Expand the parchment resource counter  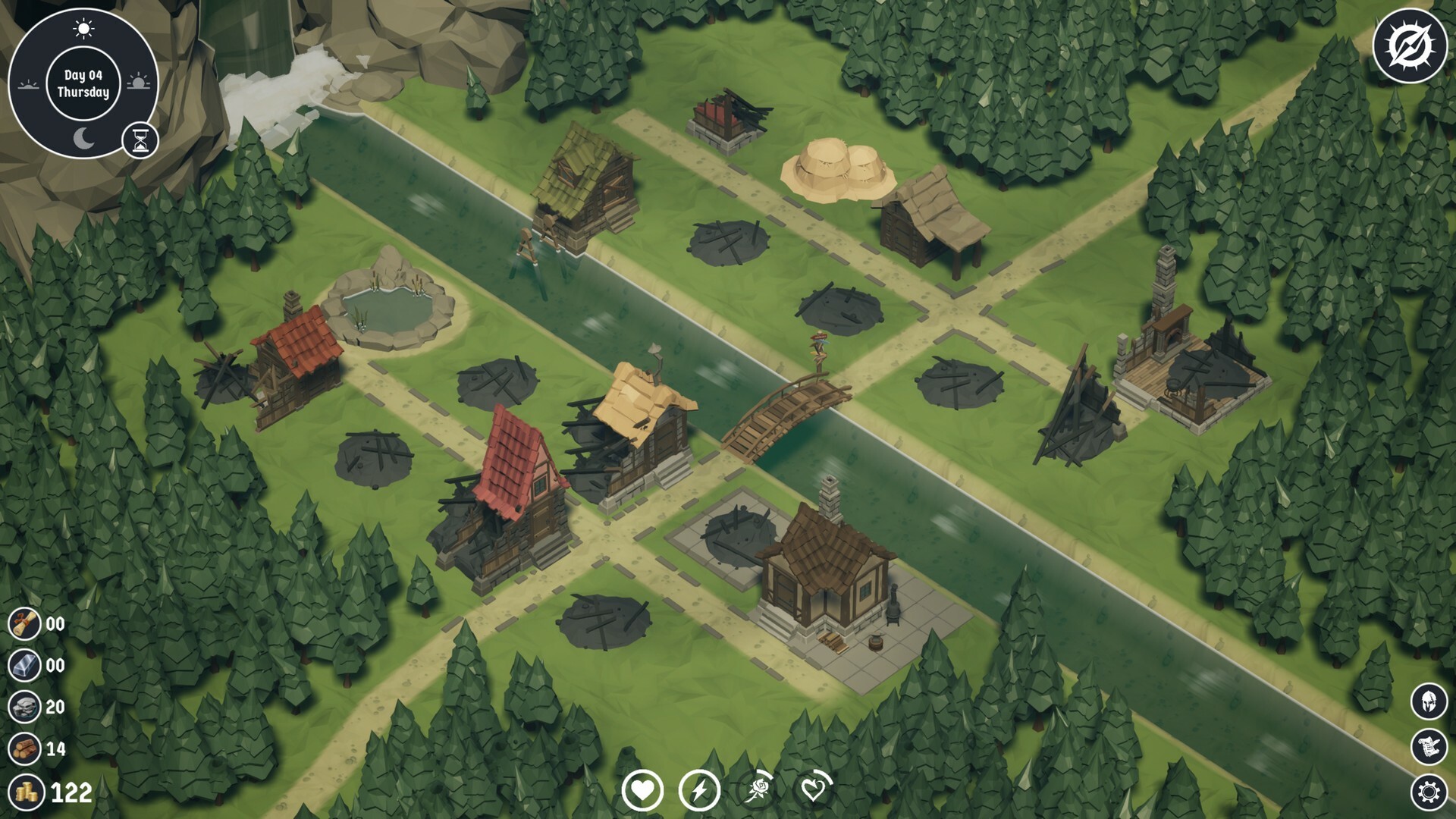point(24,623)
